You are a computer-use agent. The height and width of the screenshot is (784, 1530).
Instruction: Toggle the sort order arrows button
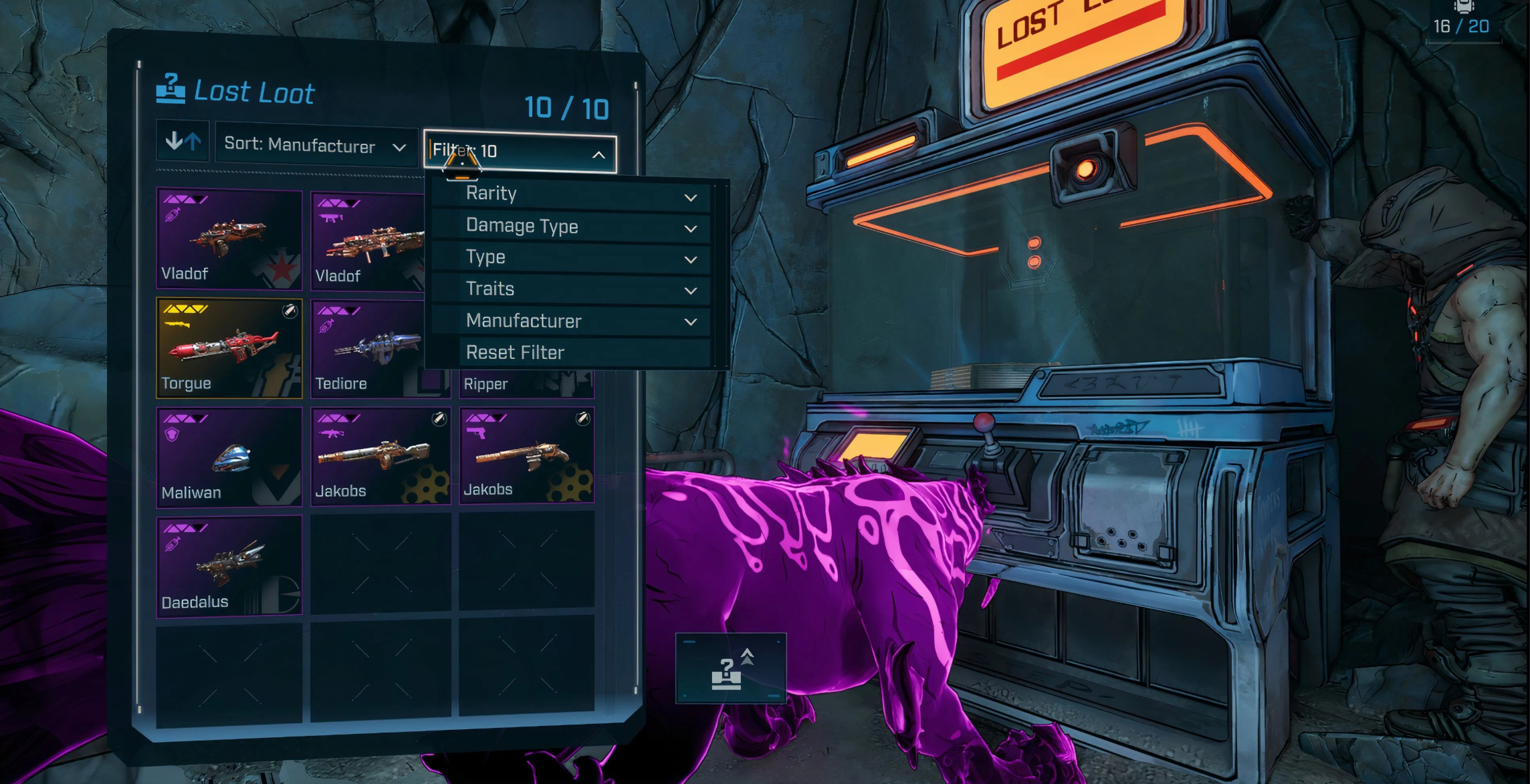tap(183, 142)
